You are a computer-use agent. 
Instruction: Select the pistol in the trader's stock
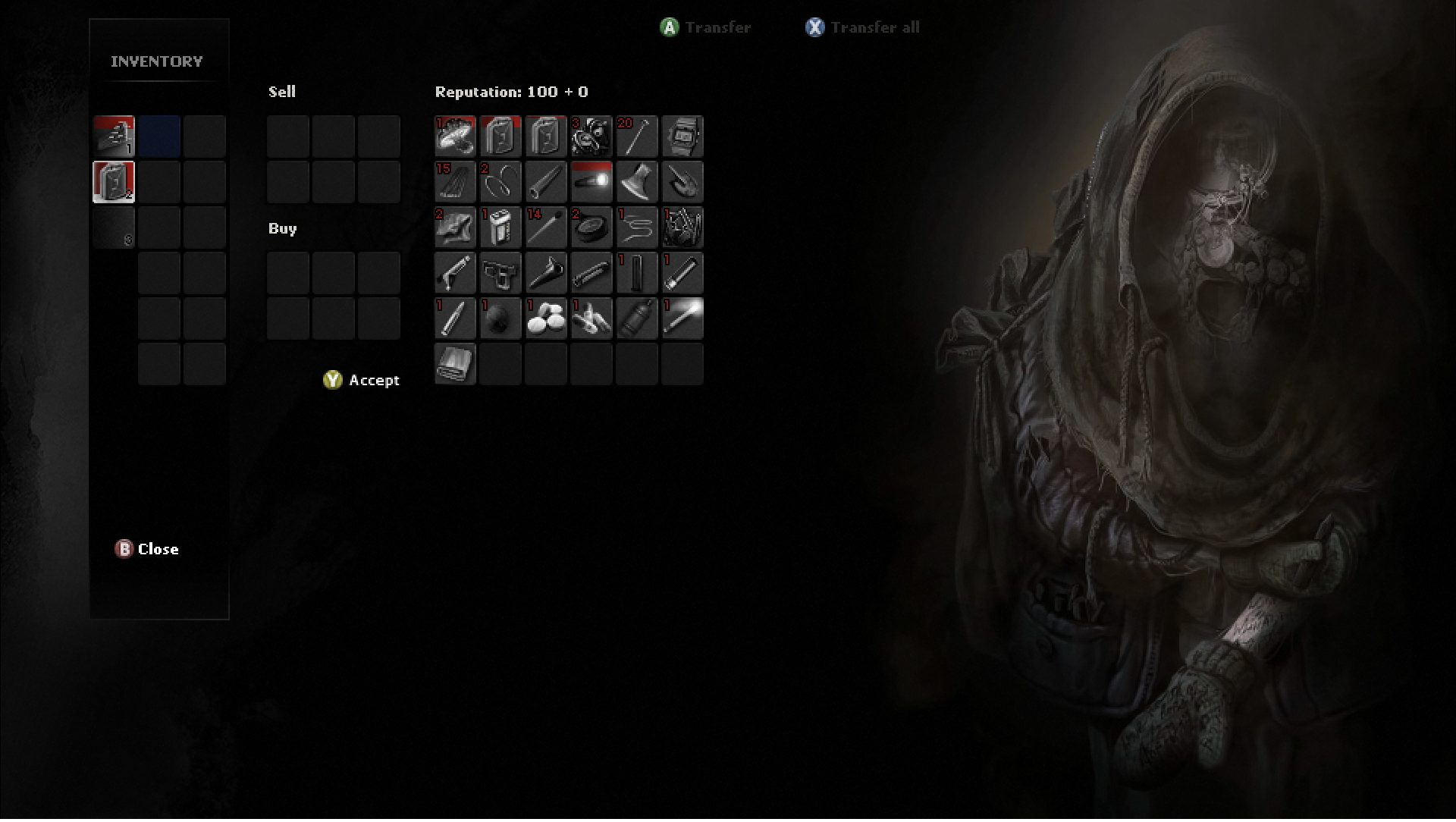[500, 273]
